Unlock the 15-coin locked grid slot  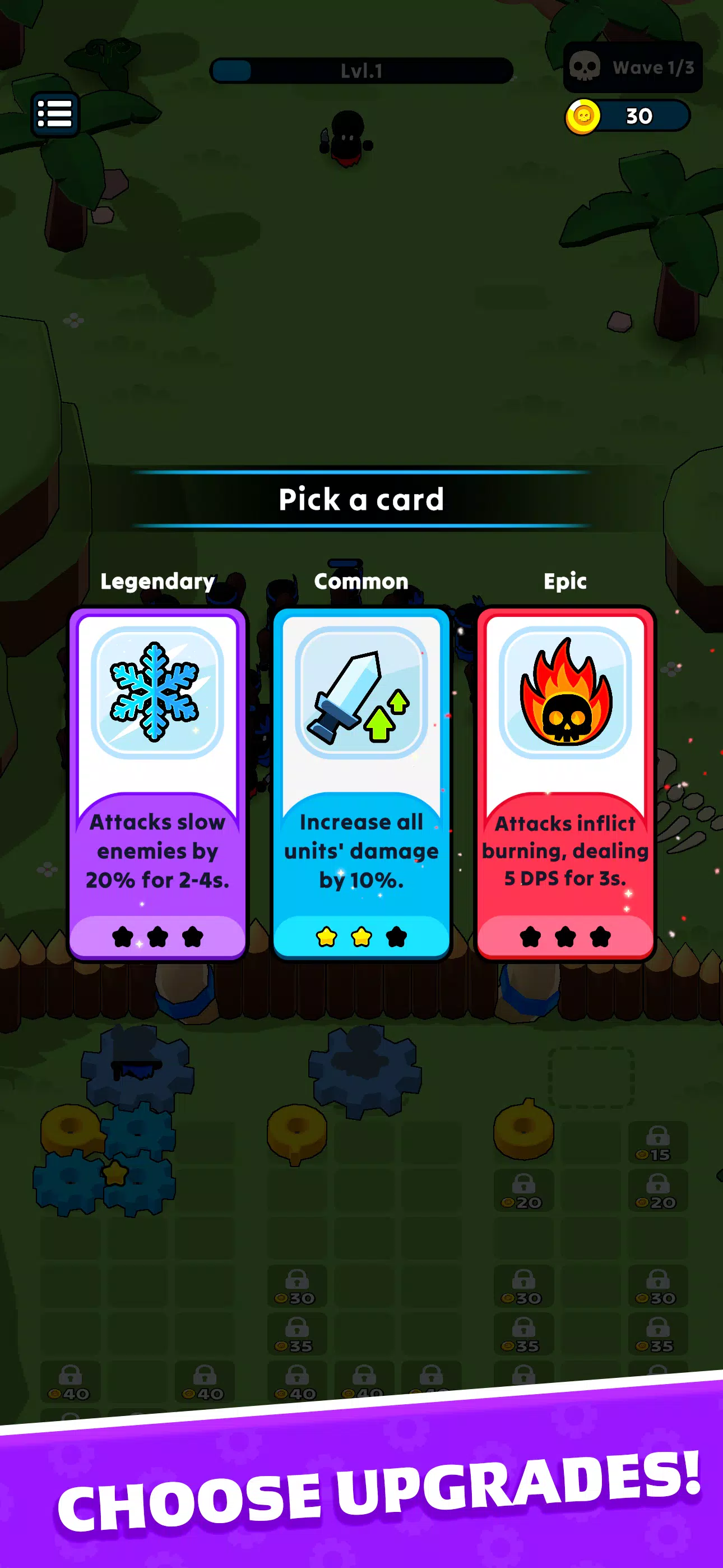(657, 1142)
